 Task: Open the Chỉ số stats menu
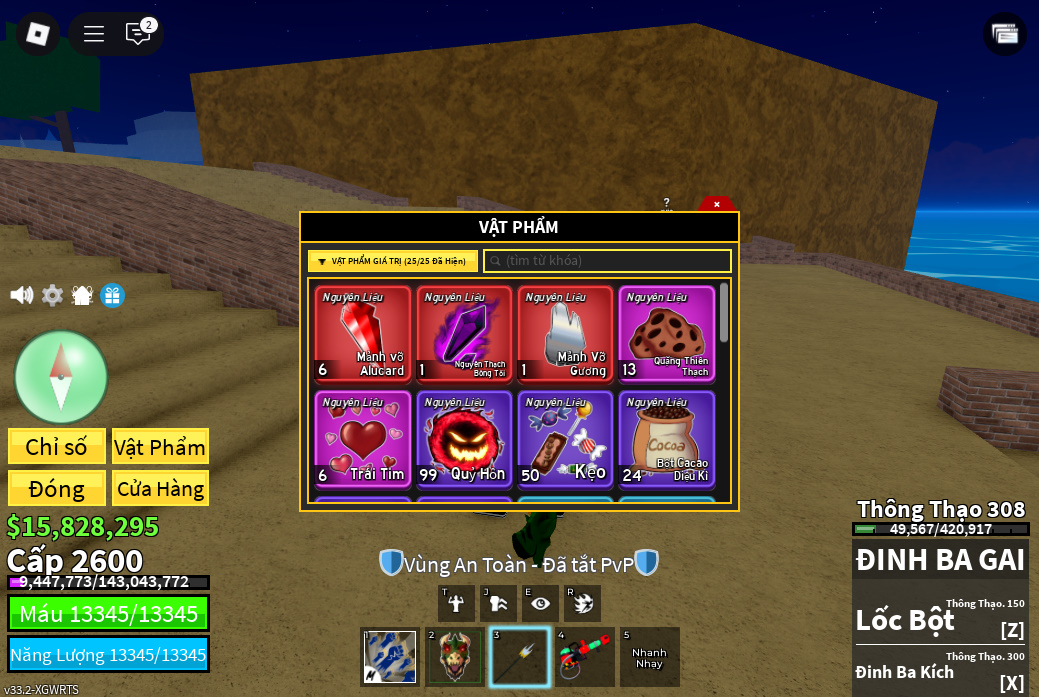(x=57, y=446)
